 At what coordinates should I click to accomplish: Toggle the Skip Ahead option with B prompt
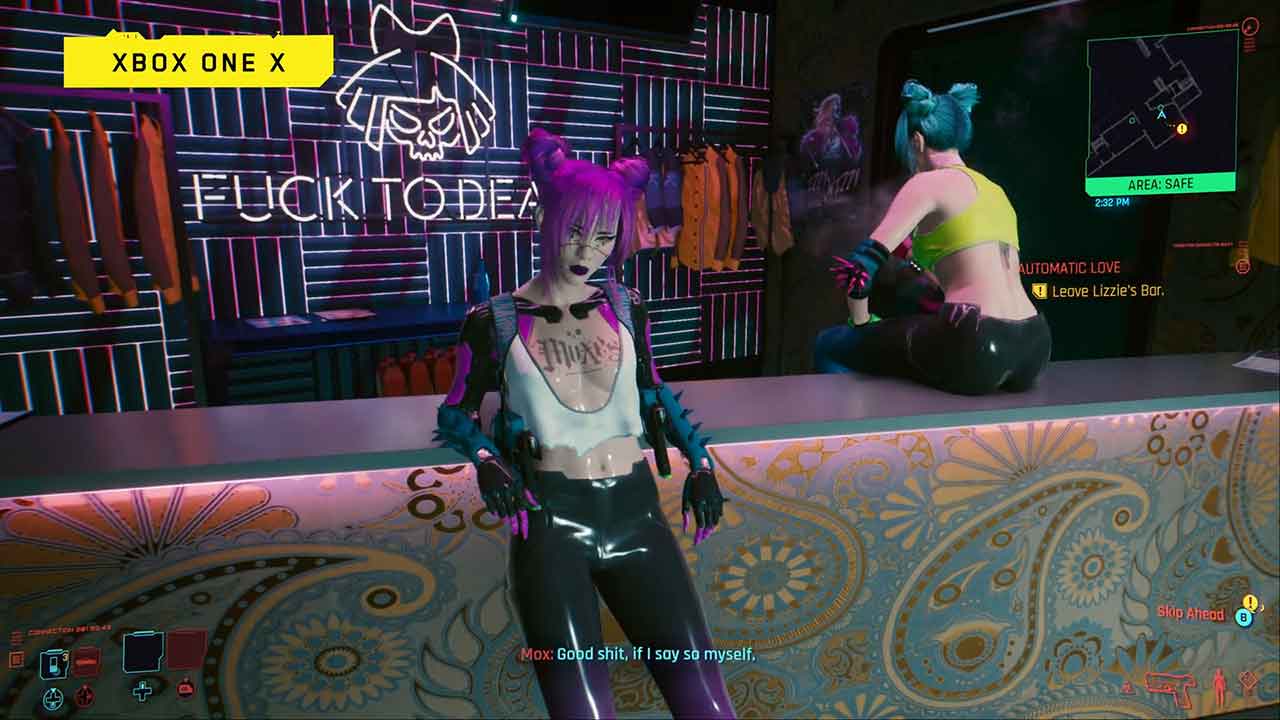(1244, 617)
